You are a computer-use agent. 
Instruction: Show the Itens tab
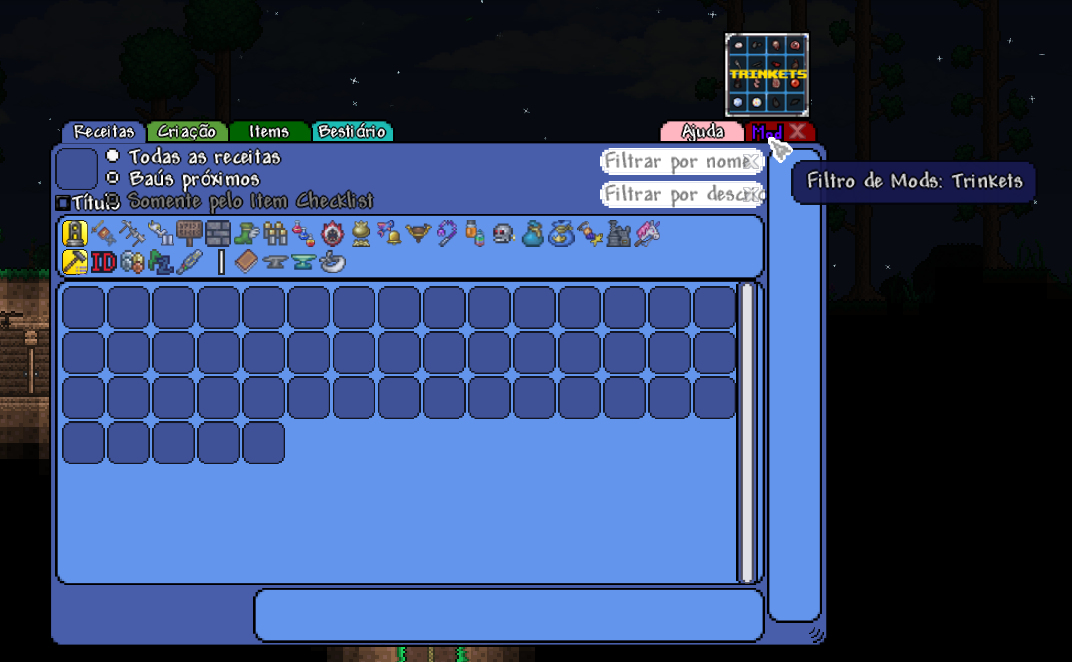269,132
